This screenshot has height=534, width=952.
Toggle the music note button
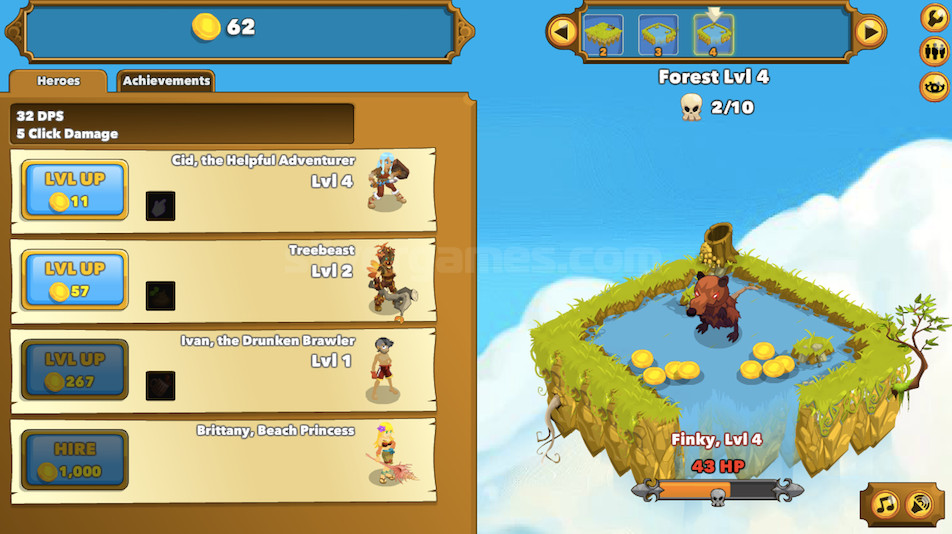click(x=886, y=503)
